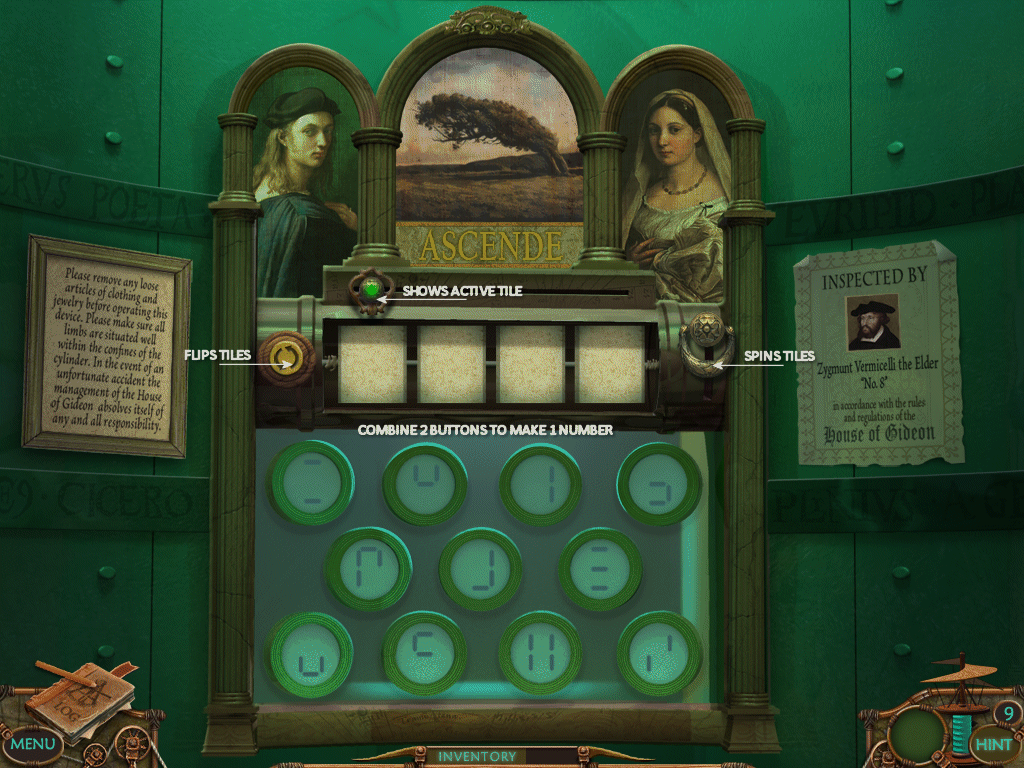
Task: Select the top-row U-shaped segment button
Action: pyautogui.click(x=426, y=484)
